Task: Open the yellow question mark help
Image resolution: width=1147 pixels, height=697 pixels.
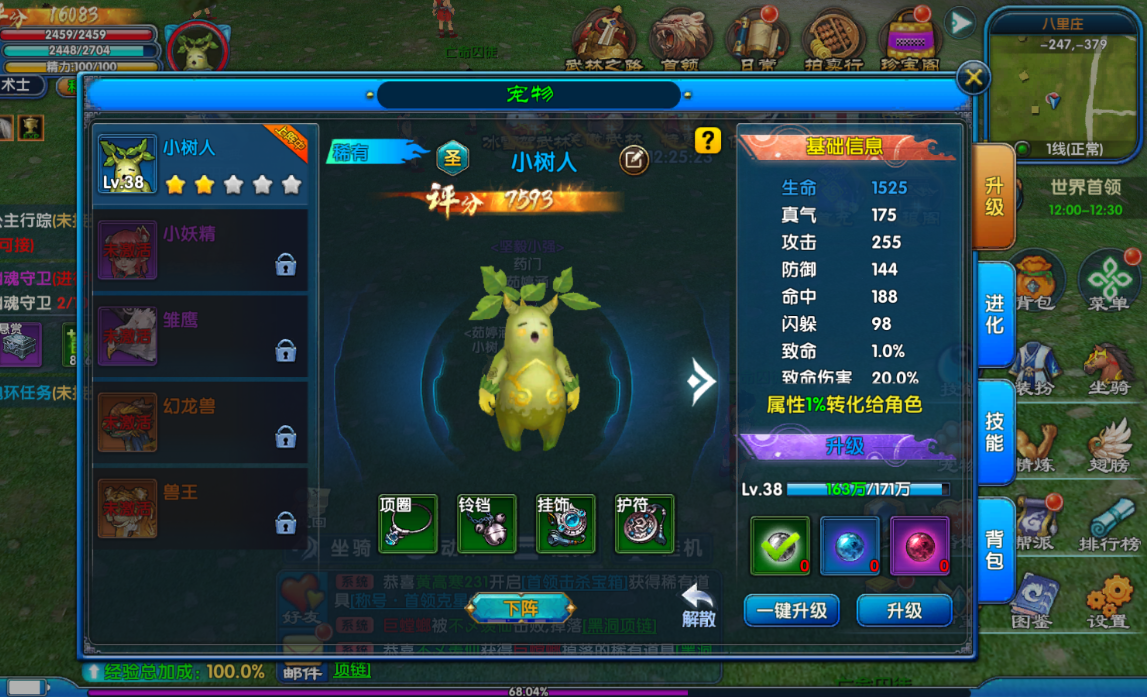Action: point(708,141)
